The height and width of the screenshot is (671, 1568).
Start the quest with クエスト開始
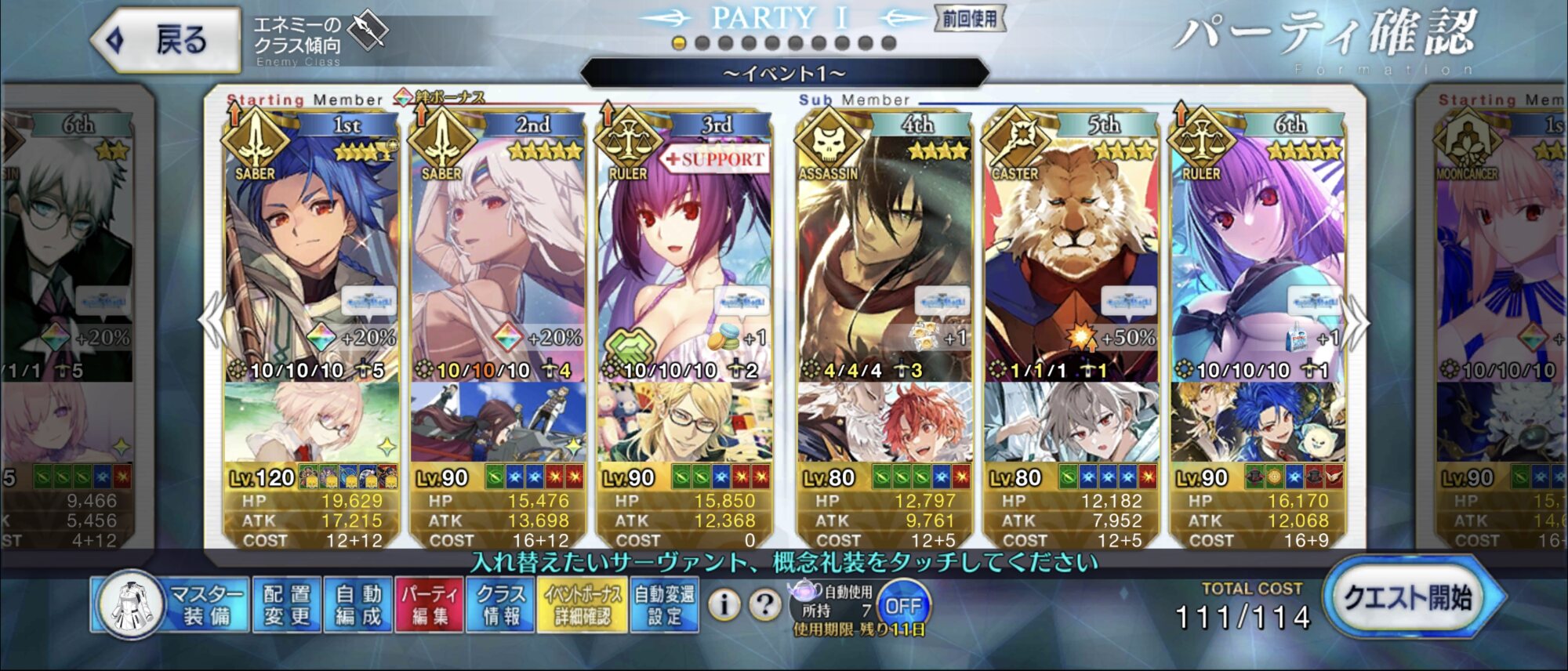[1410, 599]
